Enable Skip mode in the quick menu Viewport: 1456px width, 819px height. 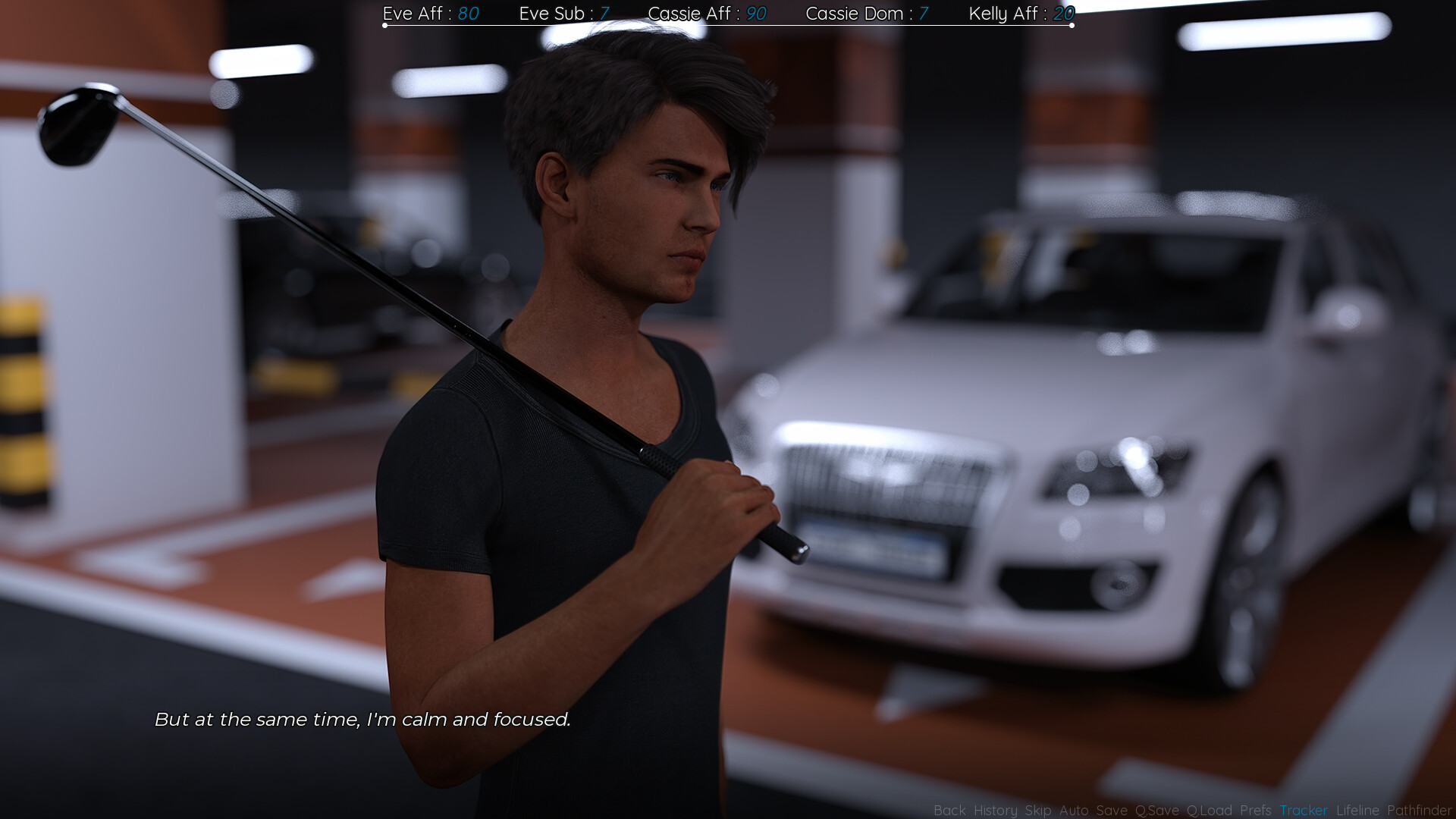click(1038, 811)
